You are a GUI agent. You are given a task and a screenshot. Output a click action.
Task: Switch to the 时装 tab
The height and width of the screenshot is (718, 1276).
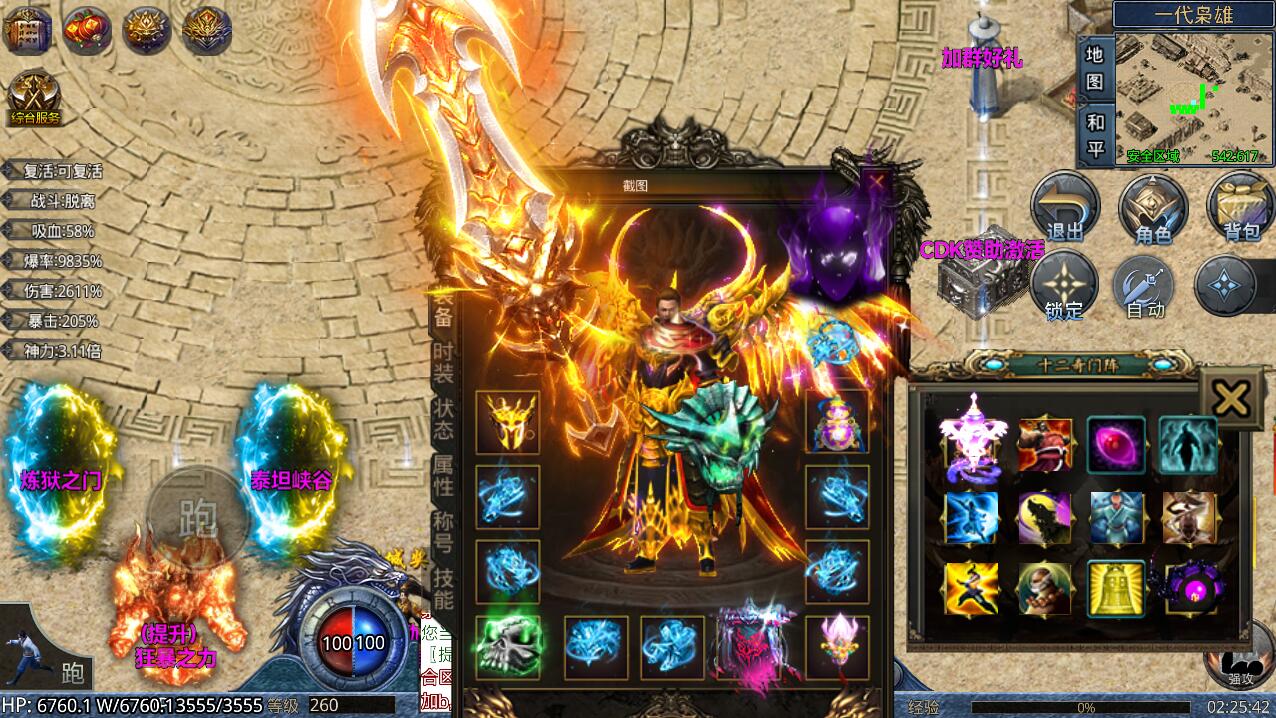pos(443,362)
